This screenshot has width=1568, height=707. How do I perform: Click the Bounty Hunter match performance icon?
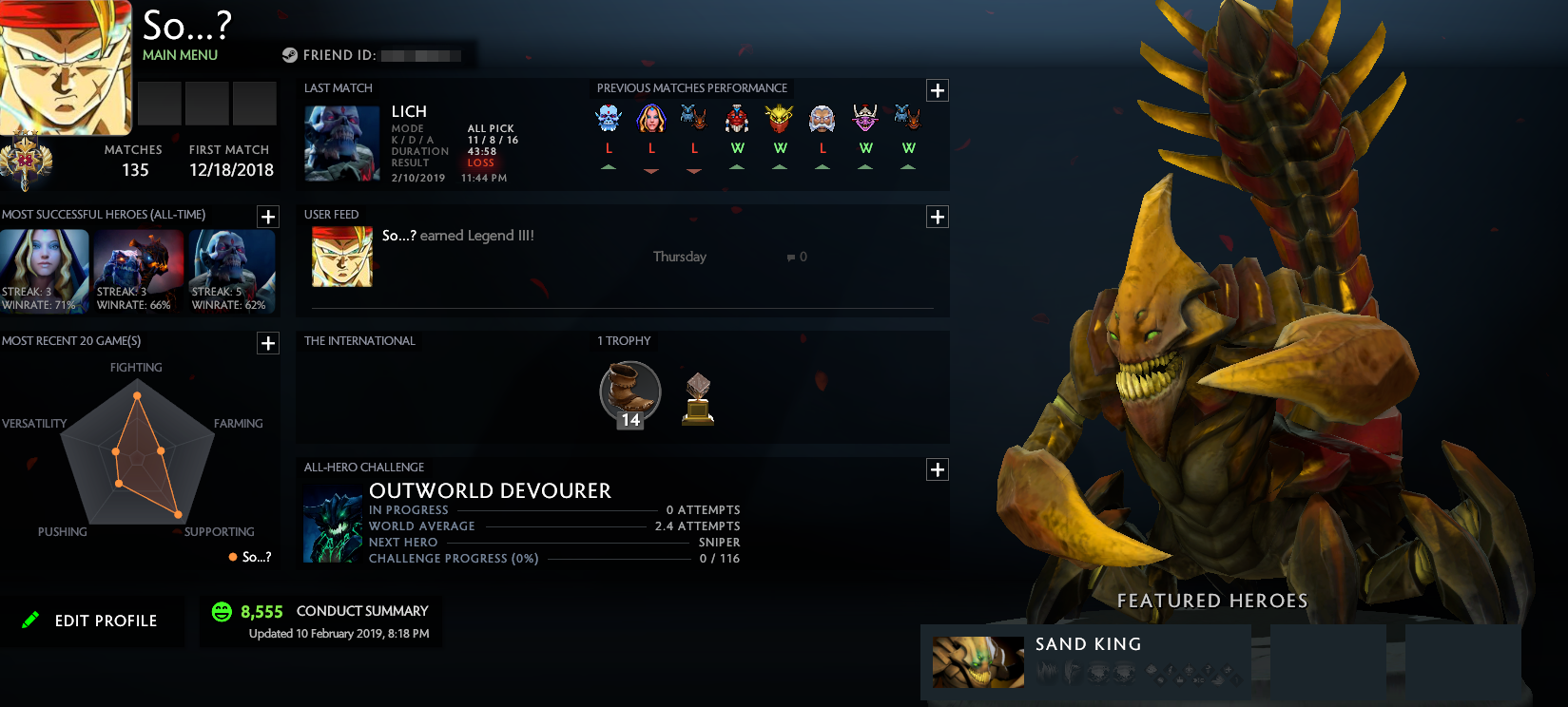[780, 119]
